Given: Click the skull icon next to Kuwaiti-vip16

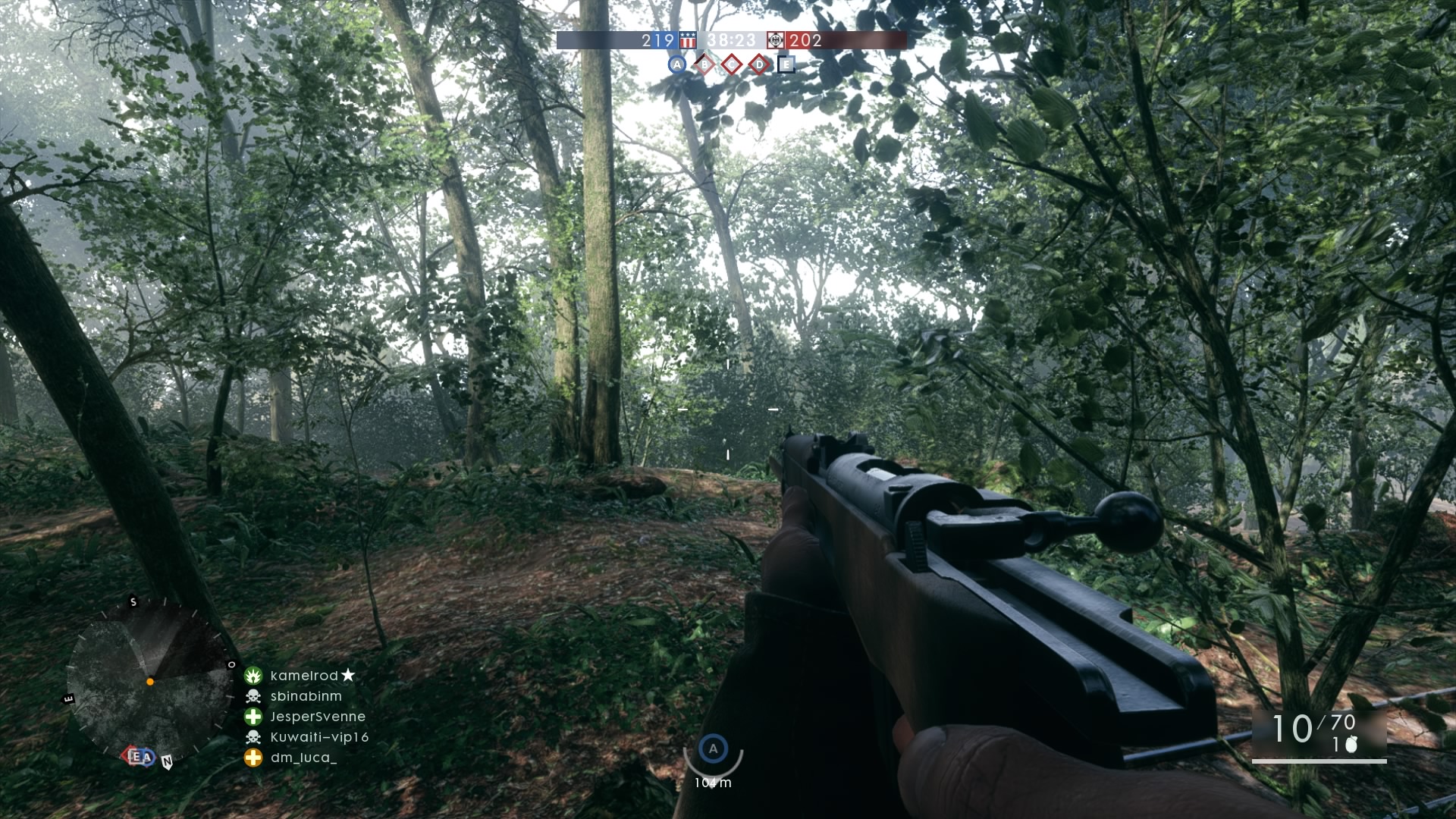Looking at the screenshot, I should 254,737.
